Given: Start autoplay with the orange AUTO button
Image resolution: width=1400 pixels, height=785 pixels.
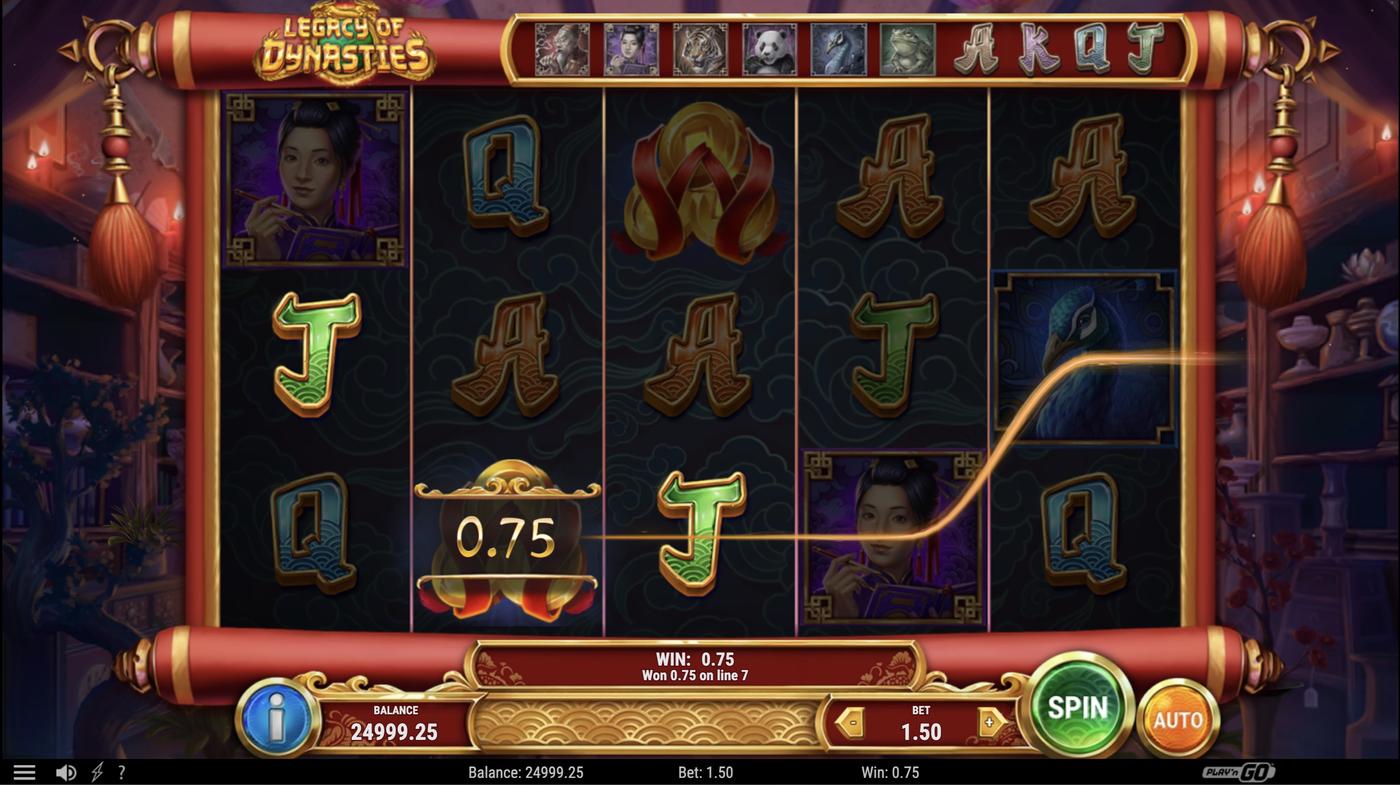Looking at the screenshot, I should click(x=1177, y=719).
